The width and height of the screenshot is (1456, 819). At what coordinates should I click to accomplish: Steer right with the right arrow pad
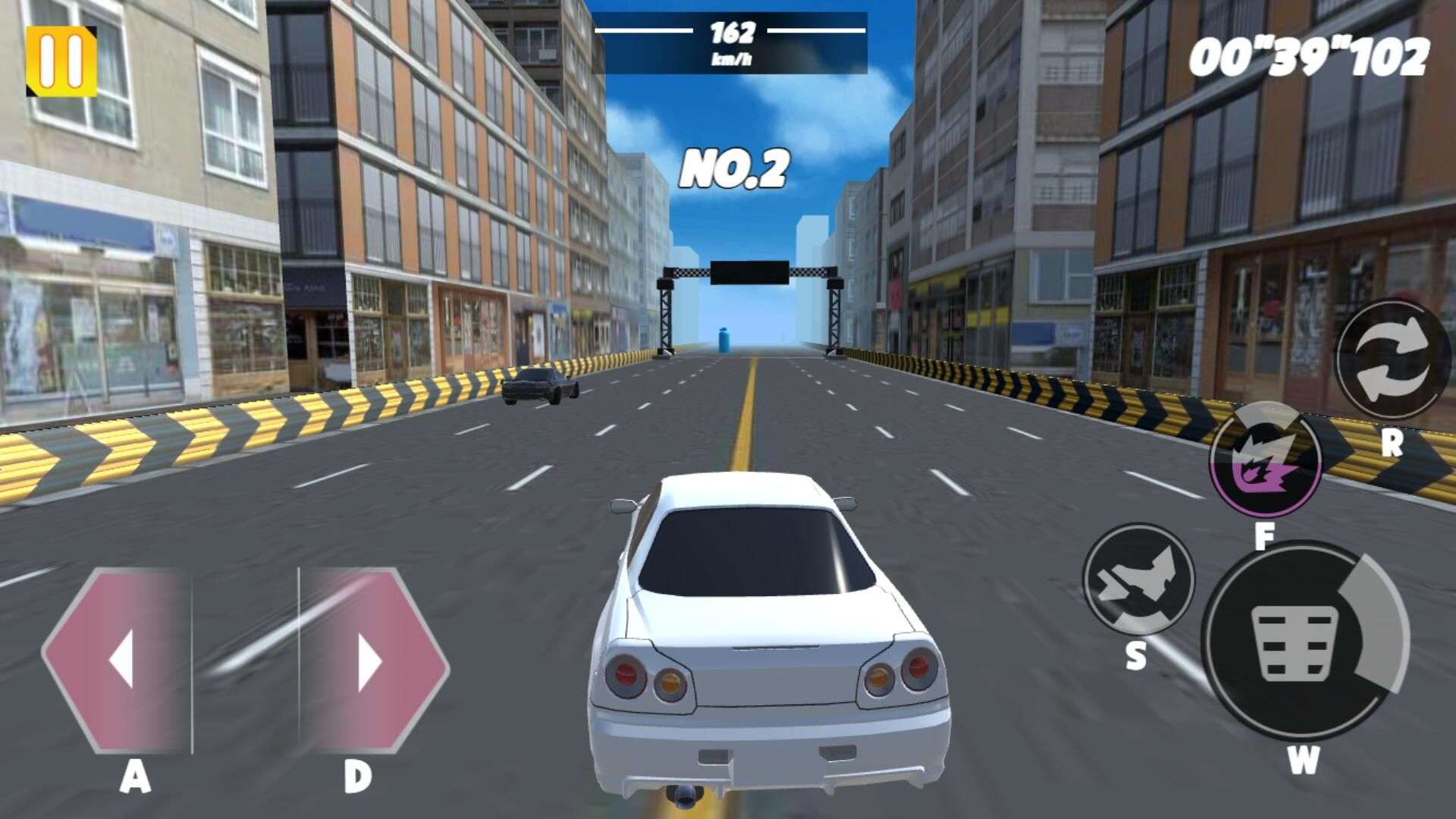point(372,661)
